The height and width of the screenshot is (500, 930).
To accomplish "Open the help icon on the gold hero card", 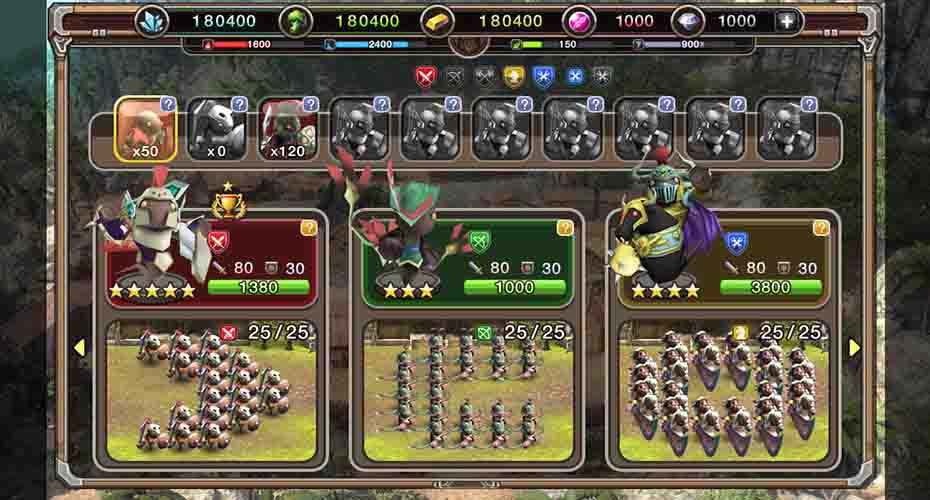I will click(821, 228).
